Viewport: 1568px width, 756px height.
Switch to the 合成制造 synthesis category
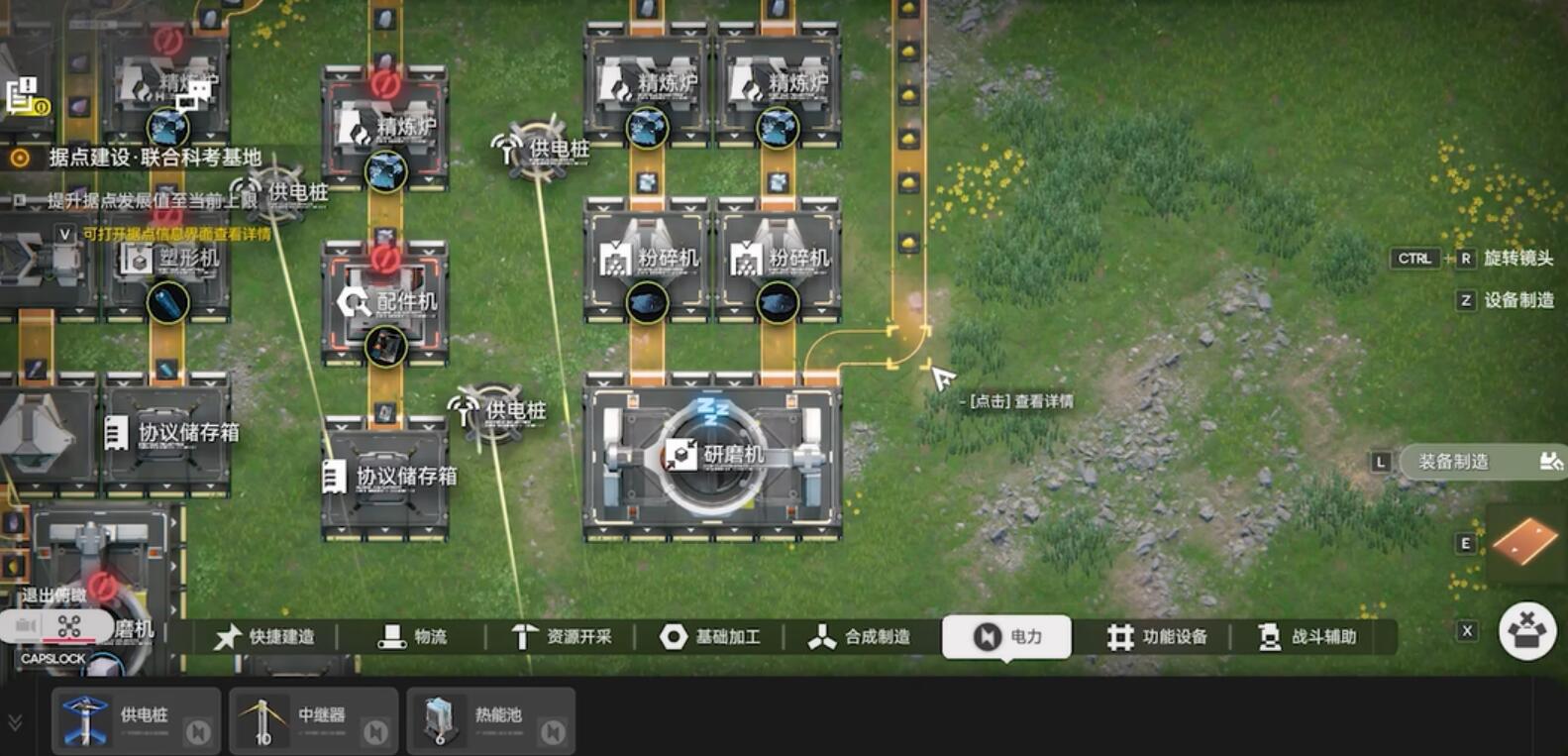pyautogui.click(x=859, y=637)
